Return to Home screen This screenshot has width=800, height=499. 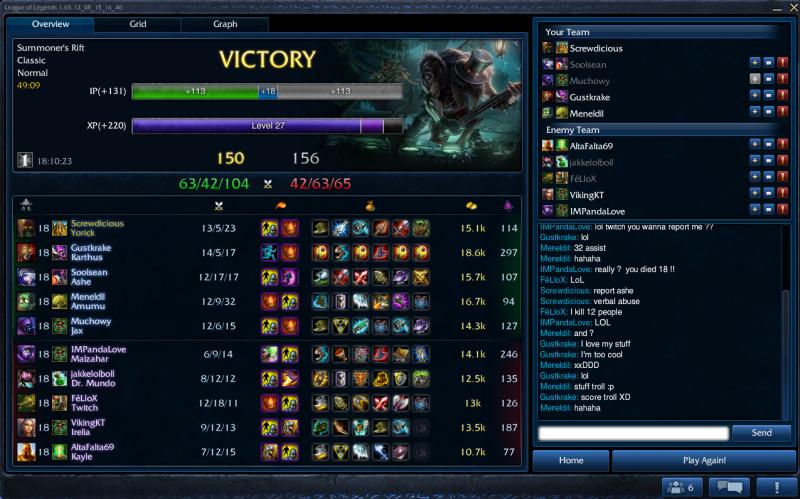point(571,460)
